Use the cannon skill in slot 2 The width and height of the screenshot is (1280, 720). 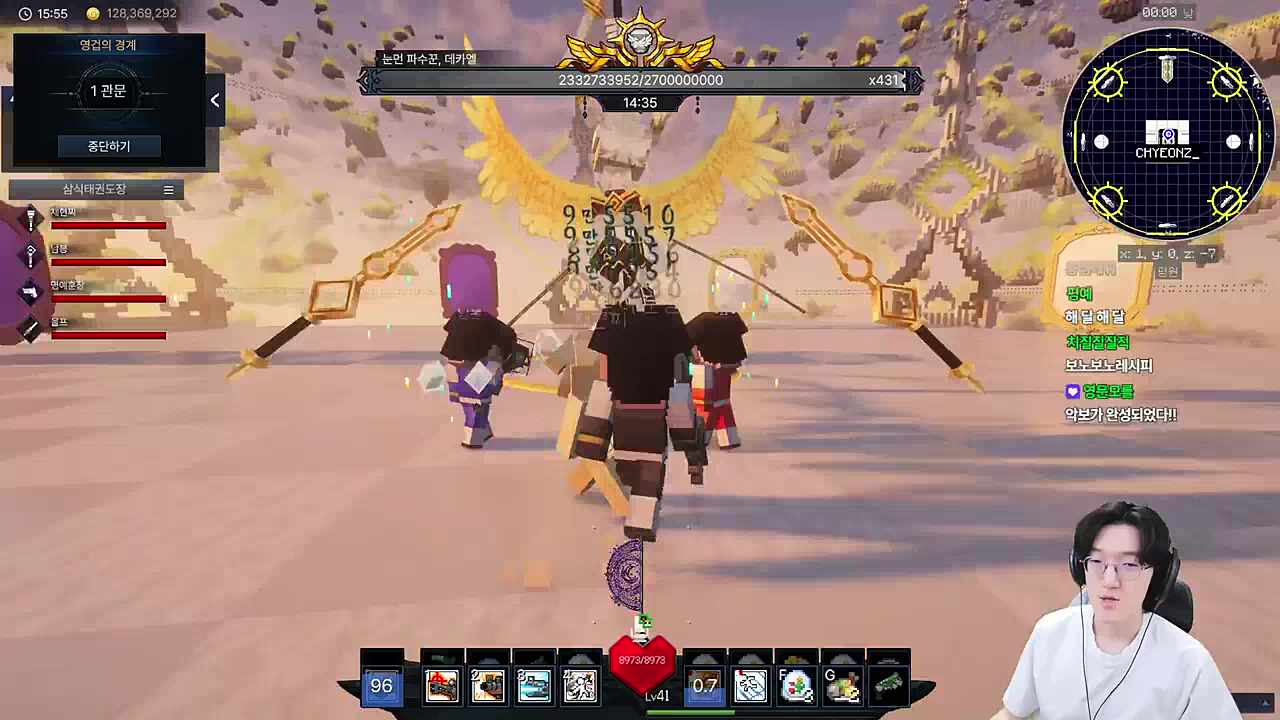coord(488,685)
